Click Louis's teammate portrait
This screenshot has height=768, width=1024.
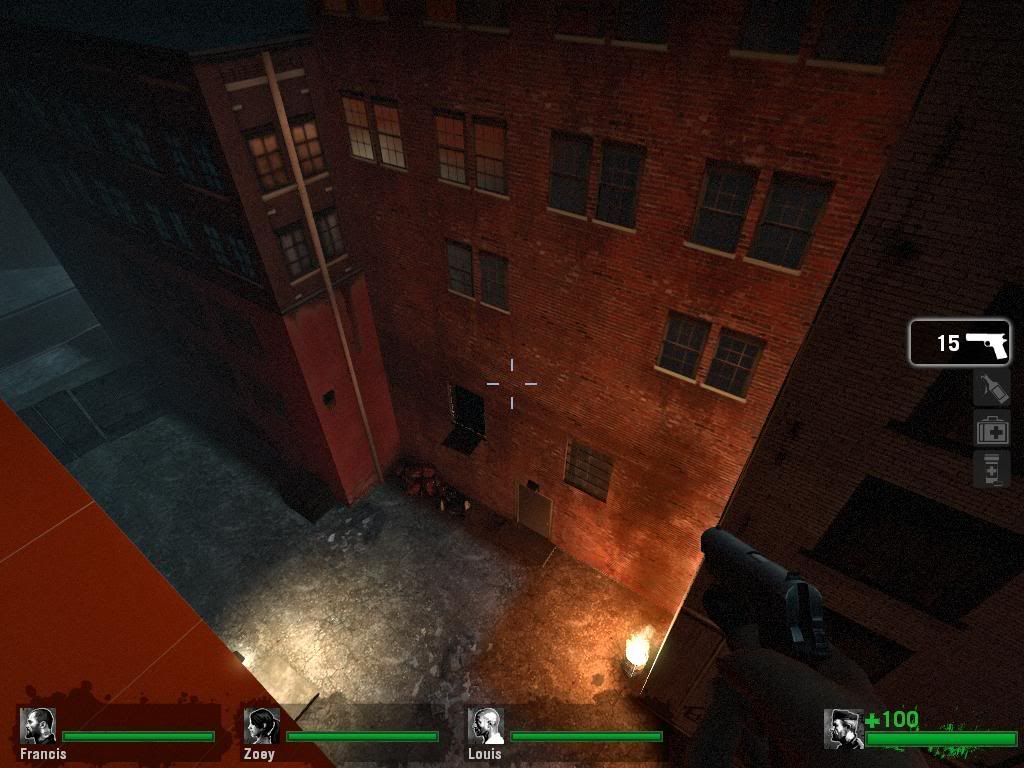[x=487, y=726]
